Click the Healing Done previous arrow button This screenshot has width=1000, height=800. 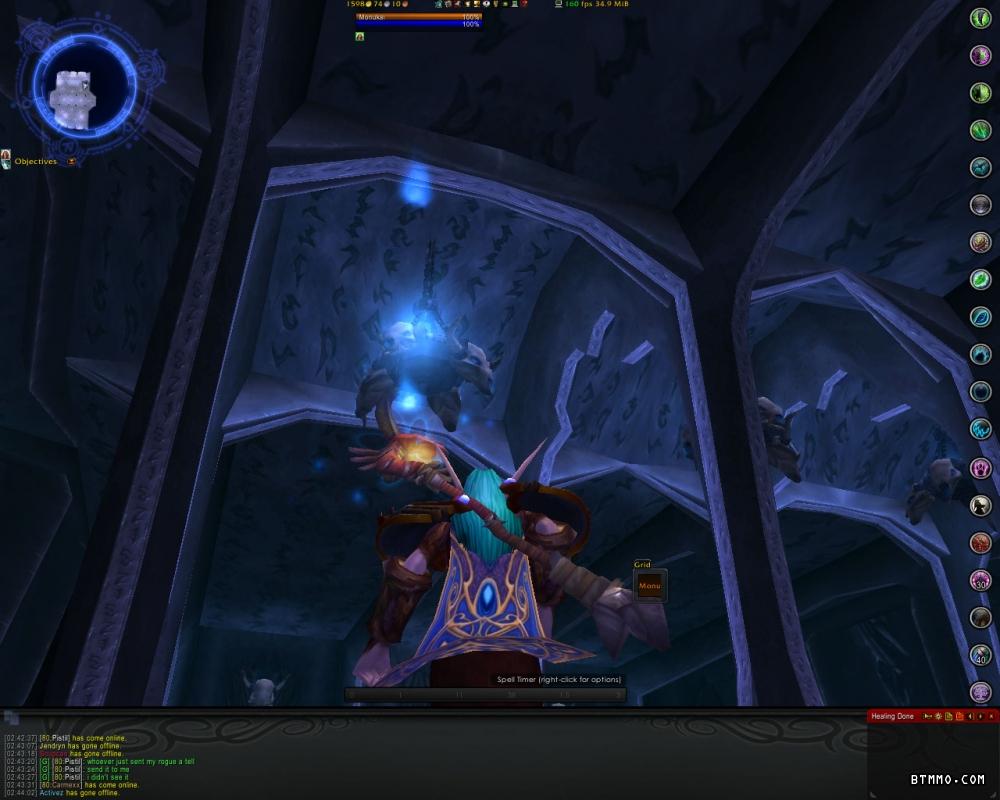pyautogui.click(x=969, y=716)
